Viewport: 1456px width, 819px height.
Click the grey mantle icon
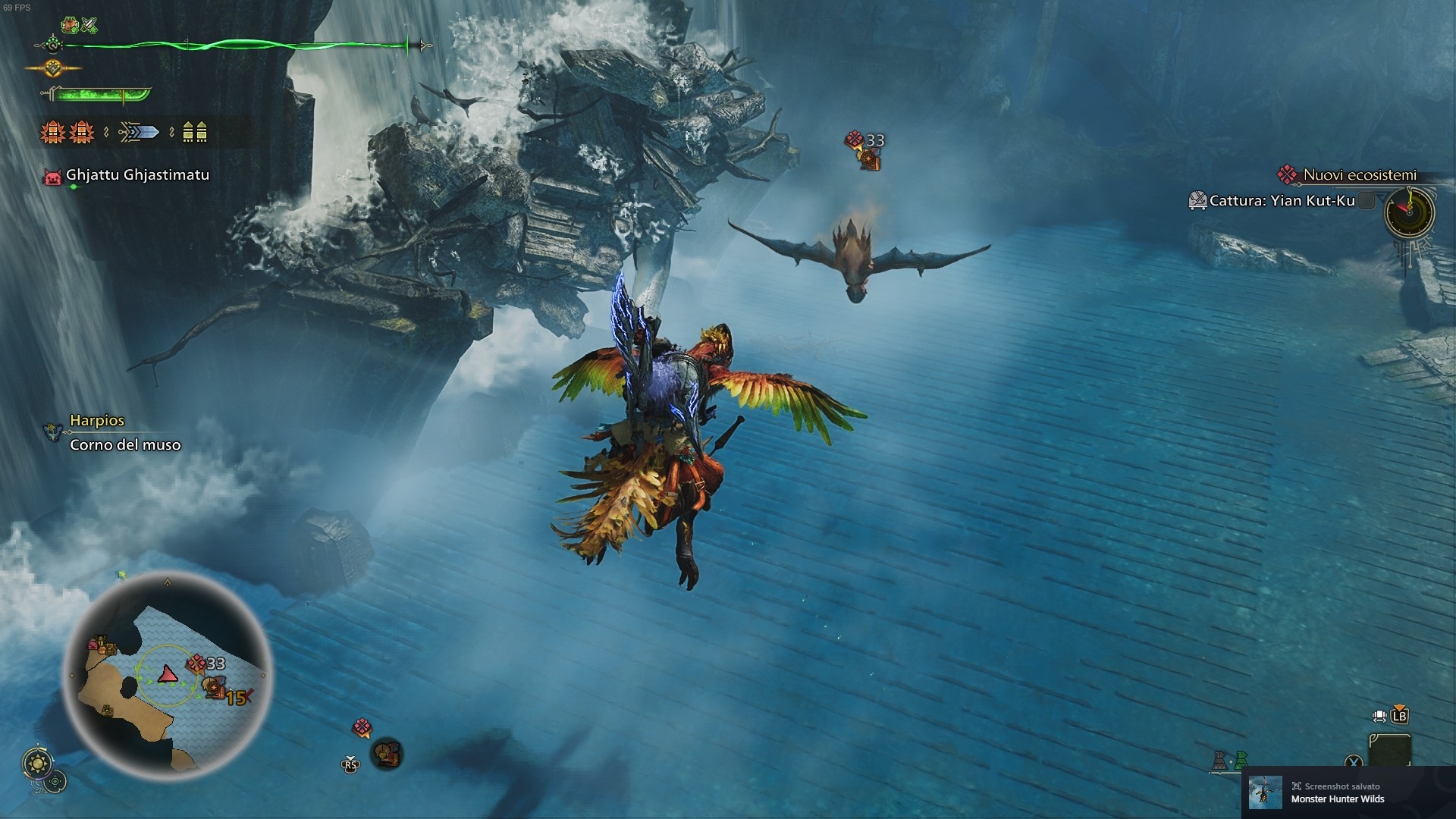coord(1219,759)
